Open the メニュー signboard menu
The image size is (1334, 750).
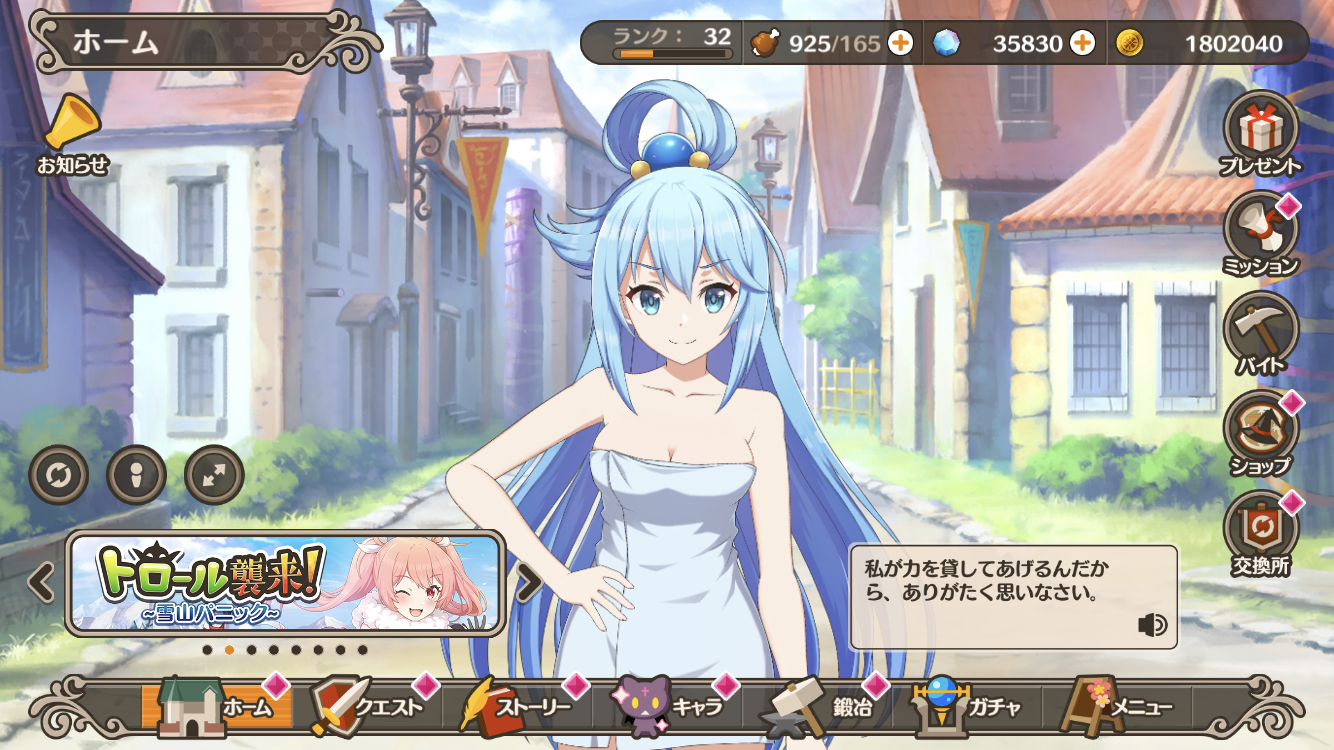1115,707
